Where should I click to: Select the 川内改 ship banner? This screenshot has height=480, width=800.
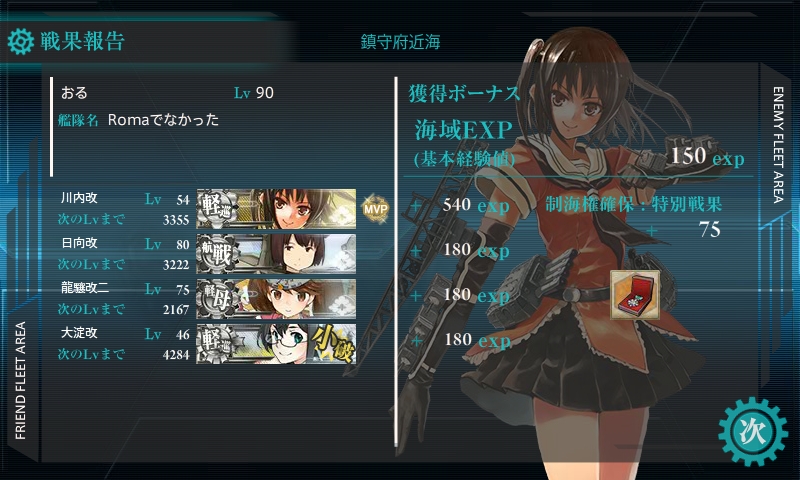point(276,205)
